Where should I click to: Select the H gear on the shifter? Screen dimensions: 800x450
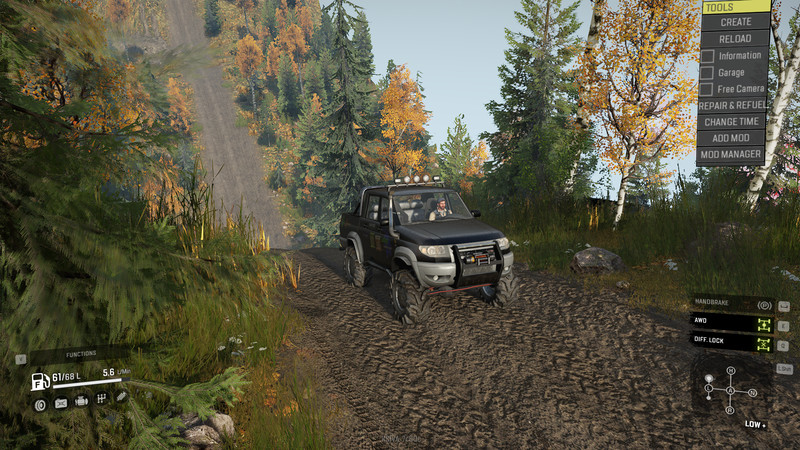[x=731, y=373]
